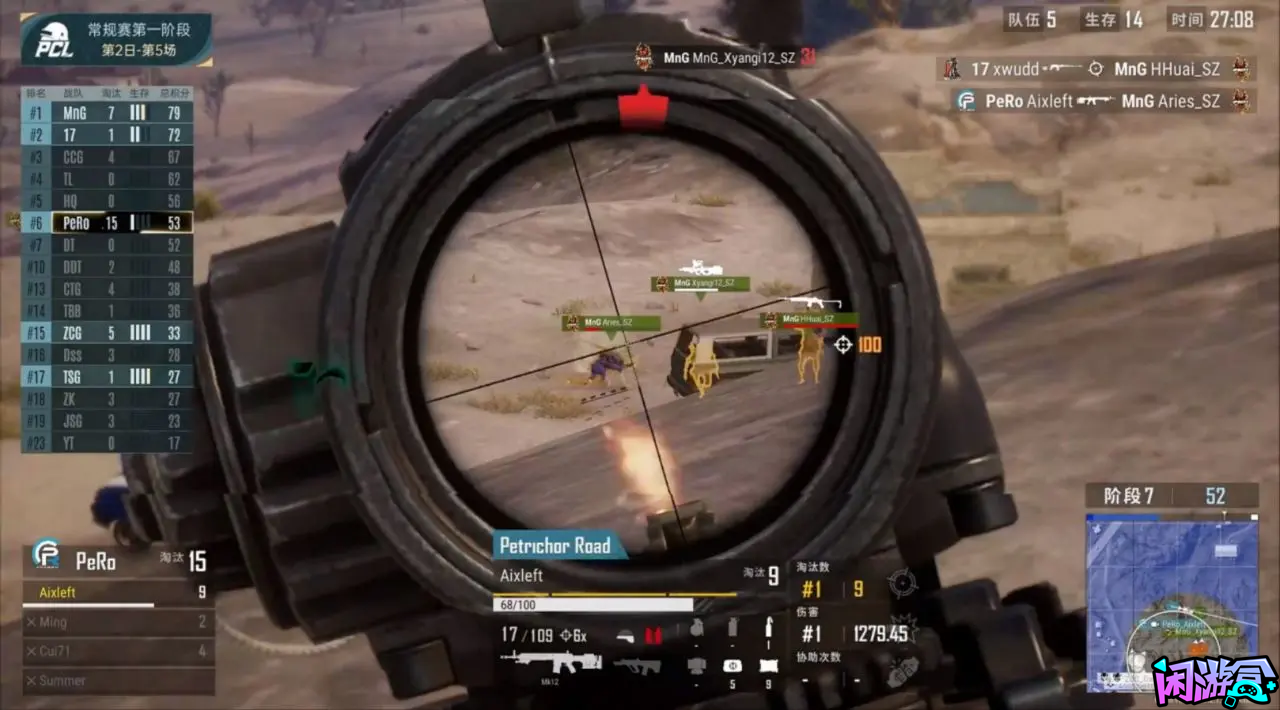
Task: Select the Molotov cocktail icon
Action: pyautogui.click(x=768, y=629)
